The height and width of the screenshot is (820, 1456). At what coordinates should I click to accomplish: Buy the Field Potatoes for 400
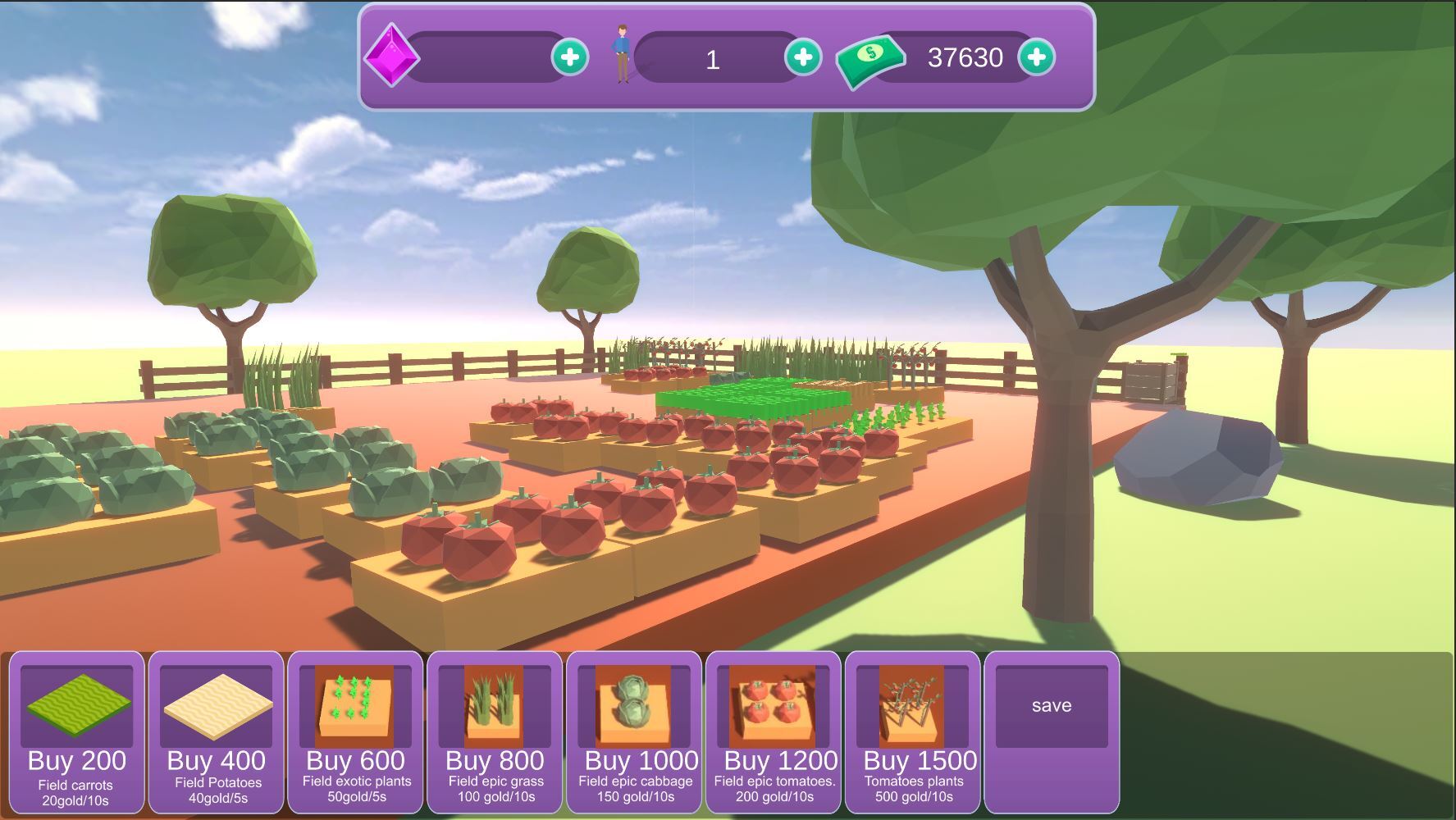point(215,761)
